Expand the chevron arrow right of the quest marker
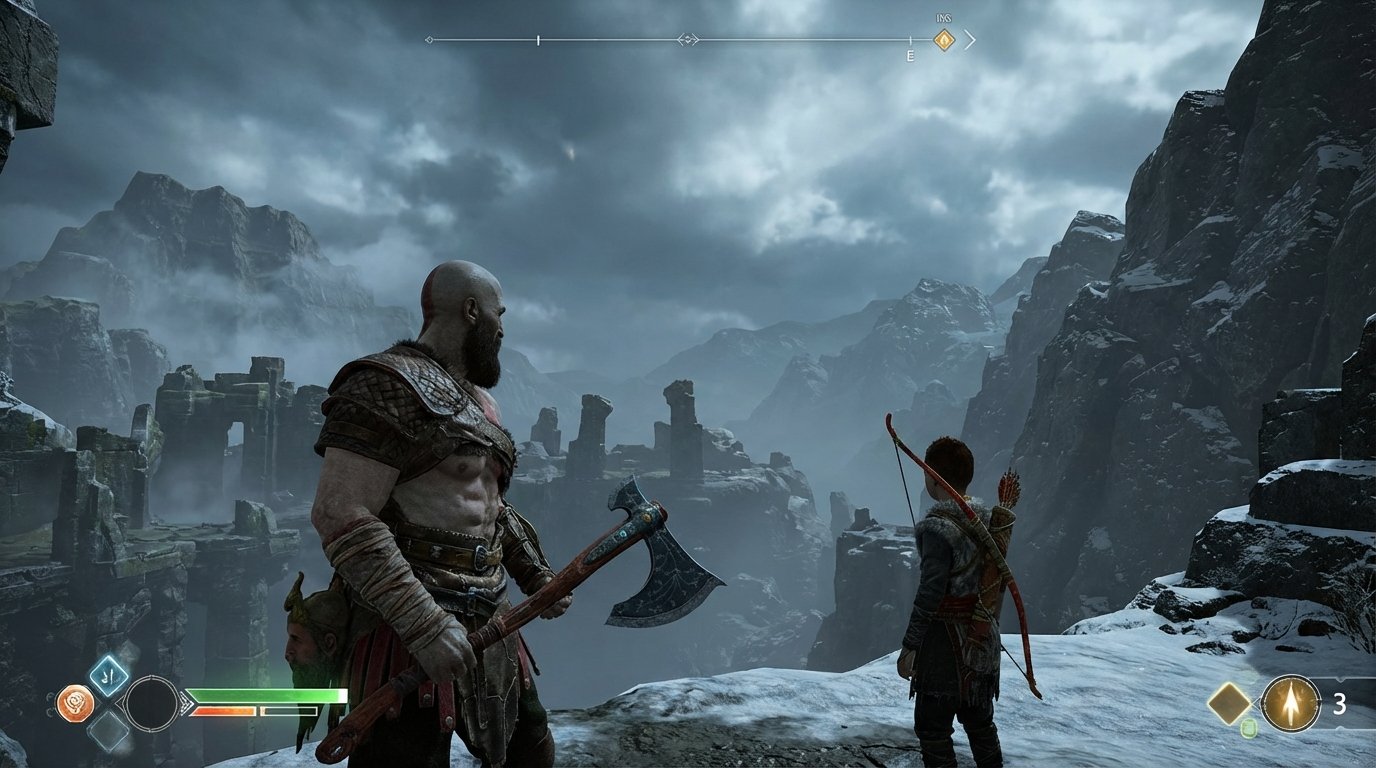This screenshot has height=768, width=1376. (971, 39)
